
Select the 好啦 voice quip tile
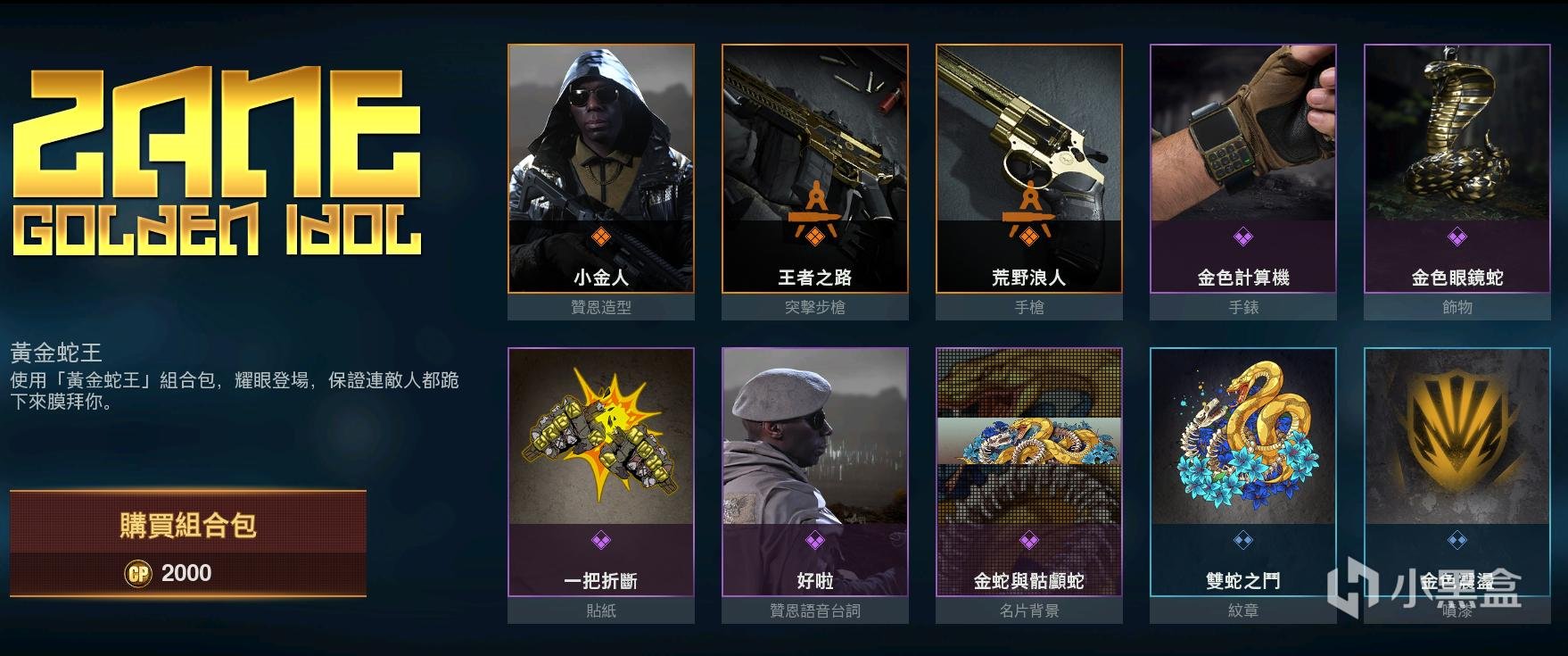coord(814,473)
